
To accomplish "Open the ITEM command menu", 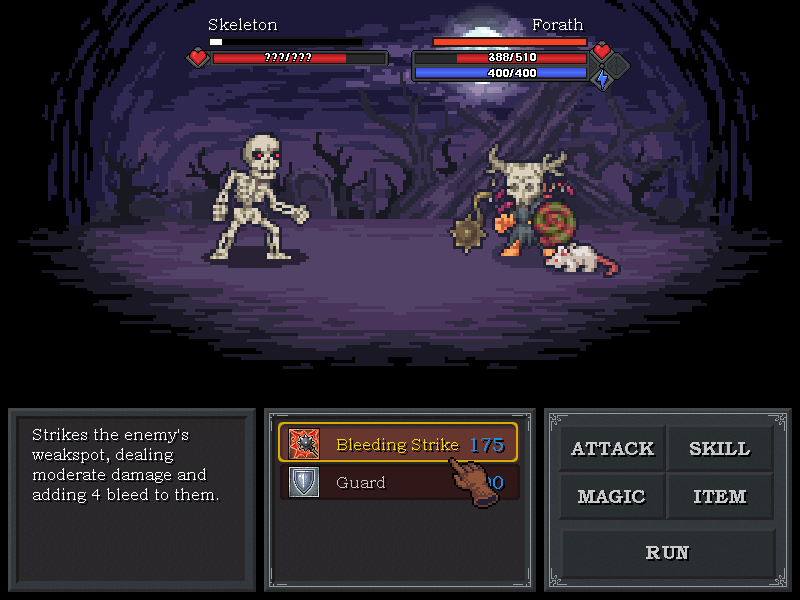I will (719, 497).
